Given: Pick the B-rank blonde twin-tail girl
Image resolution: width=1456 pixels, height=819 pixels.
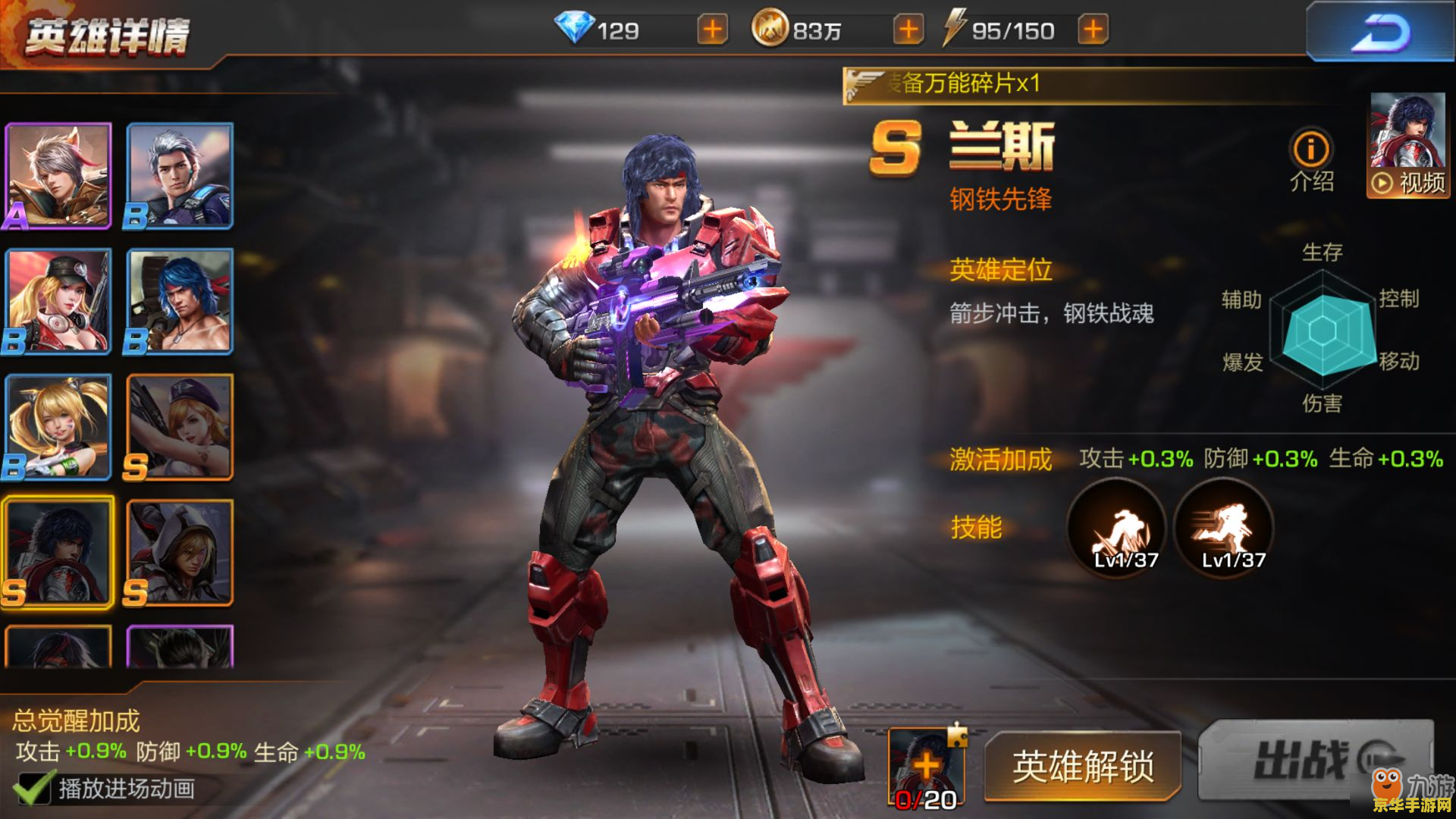Looking at the screenshot, I should 58,427.
